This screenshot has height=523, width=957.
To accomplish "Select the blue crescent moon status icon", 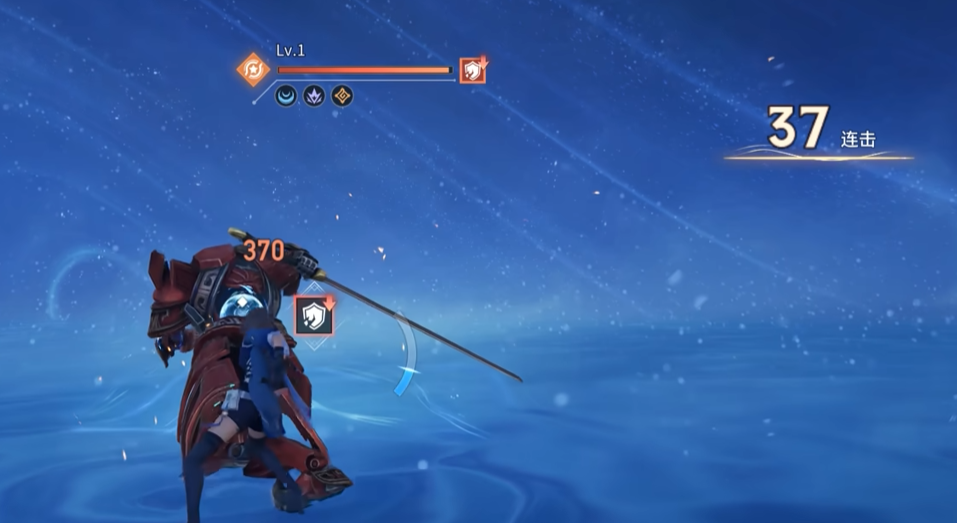I will click(x=286, y=97).
